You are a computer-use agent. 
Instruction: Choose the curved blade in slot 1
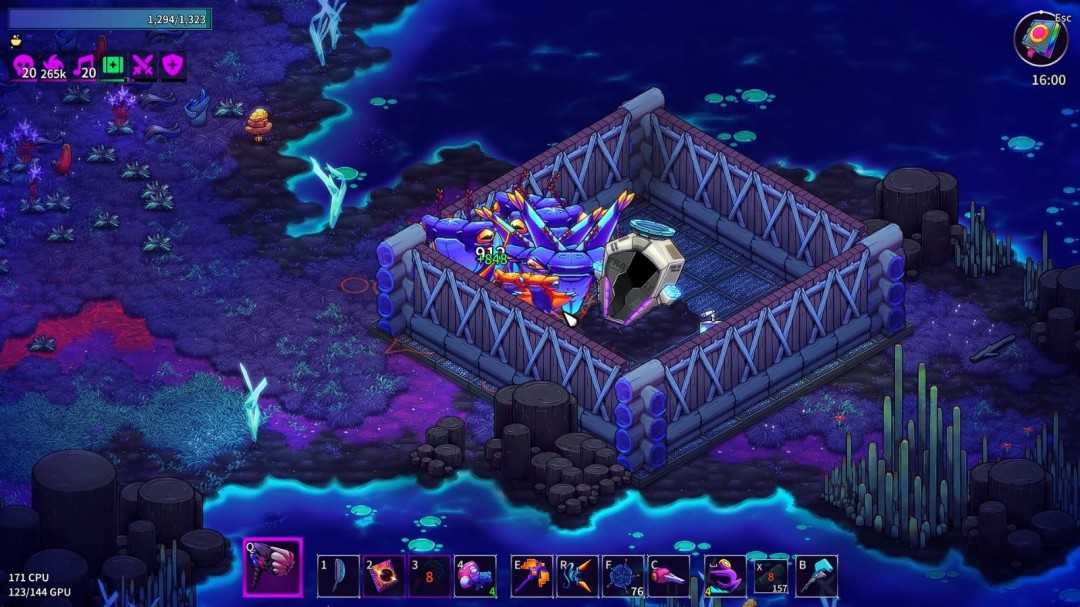[338, 576]
